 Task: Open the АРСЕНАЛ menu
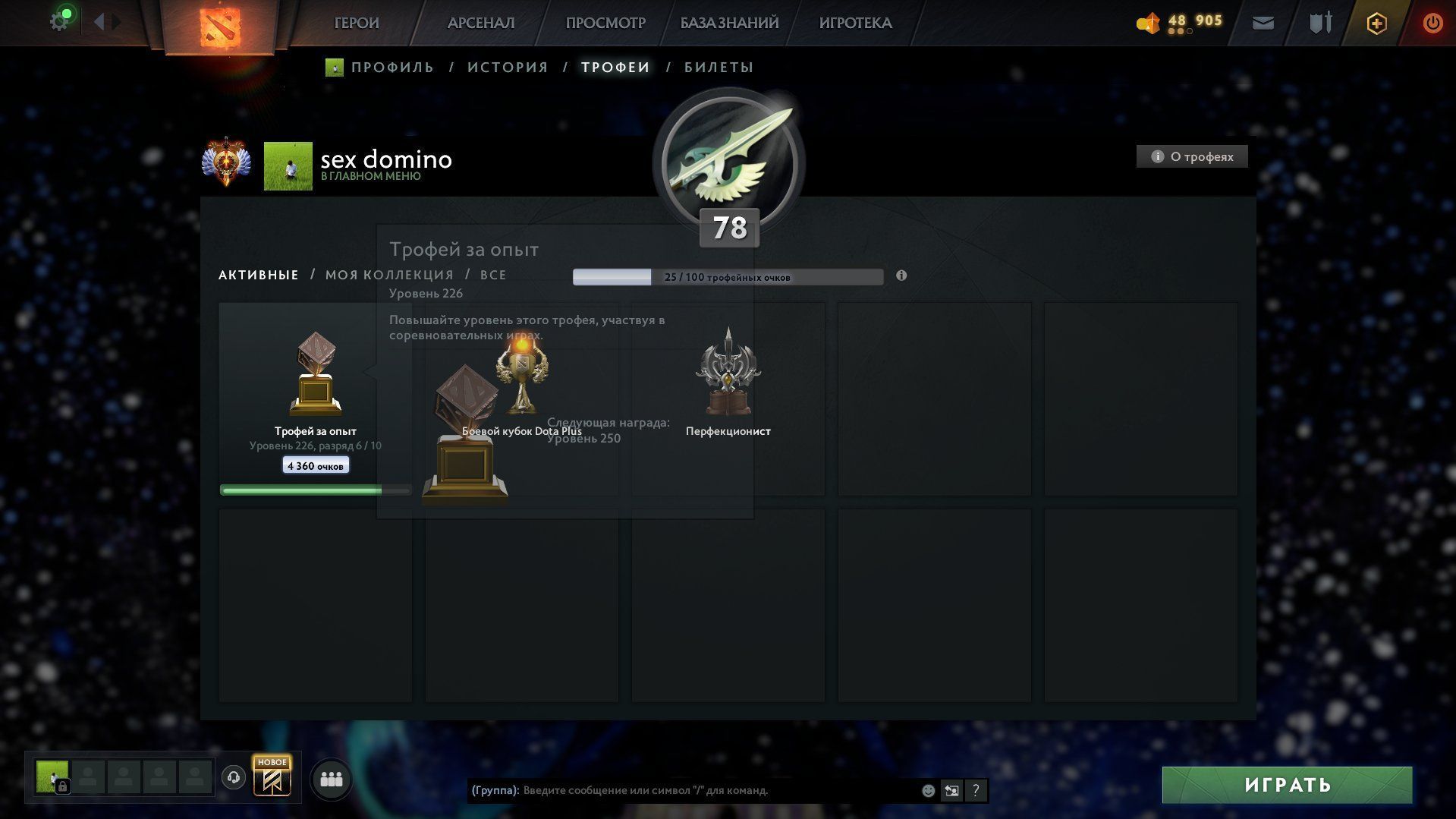[x=480, y=23]
